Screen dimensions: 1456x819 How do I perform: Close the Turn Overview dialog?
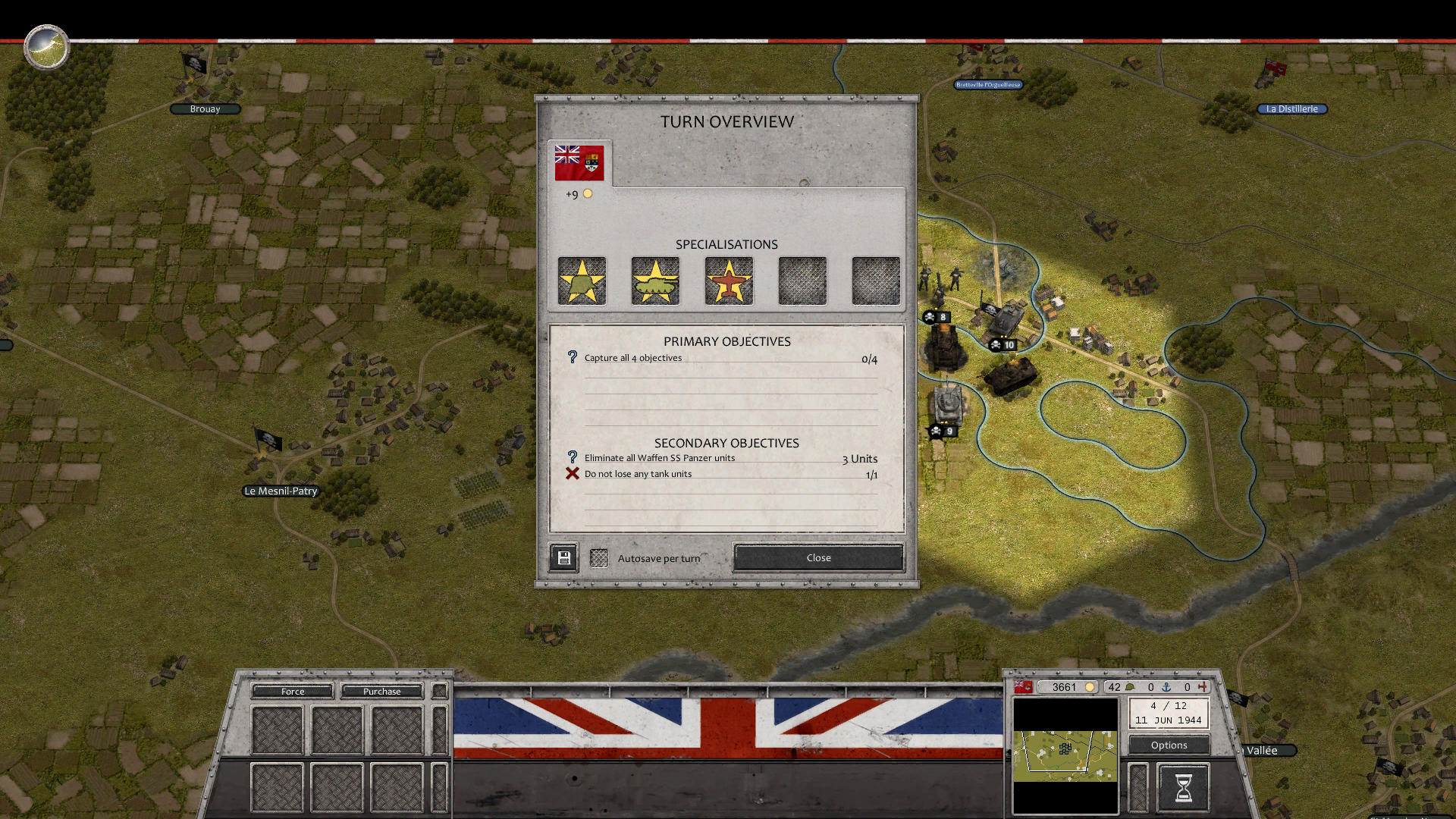tap(818, 557)
